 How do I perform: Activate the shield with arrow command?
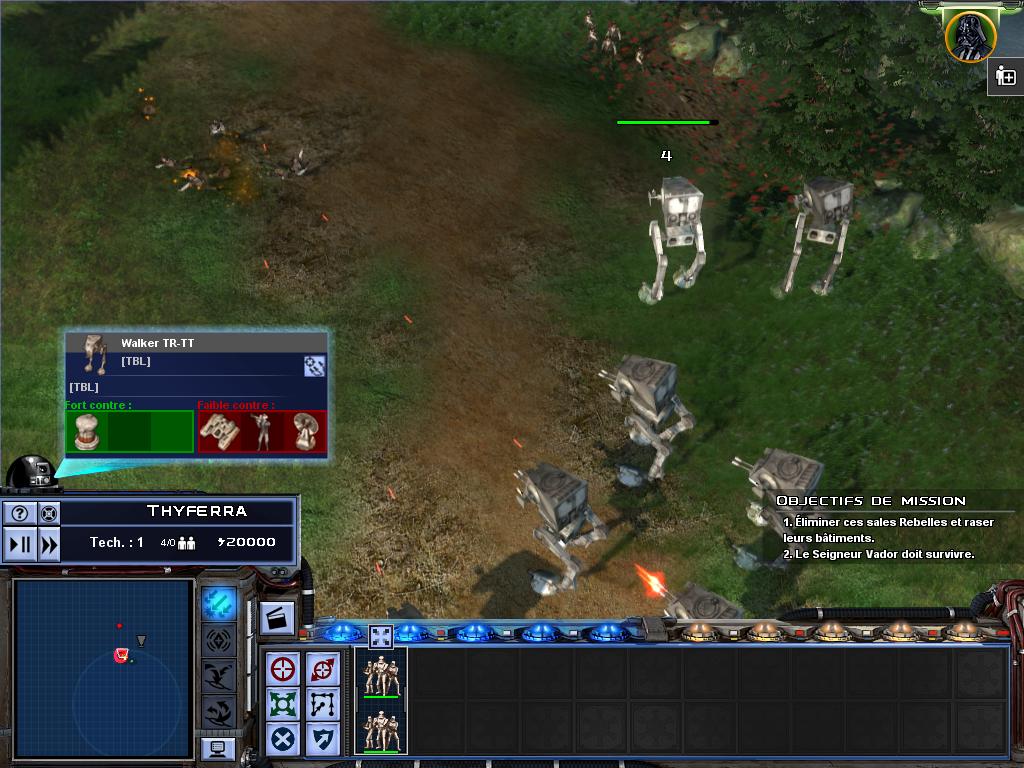point(322,739)
